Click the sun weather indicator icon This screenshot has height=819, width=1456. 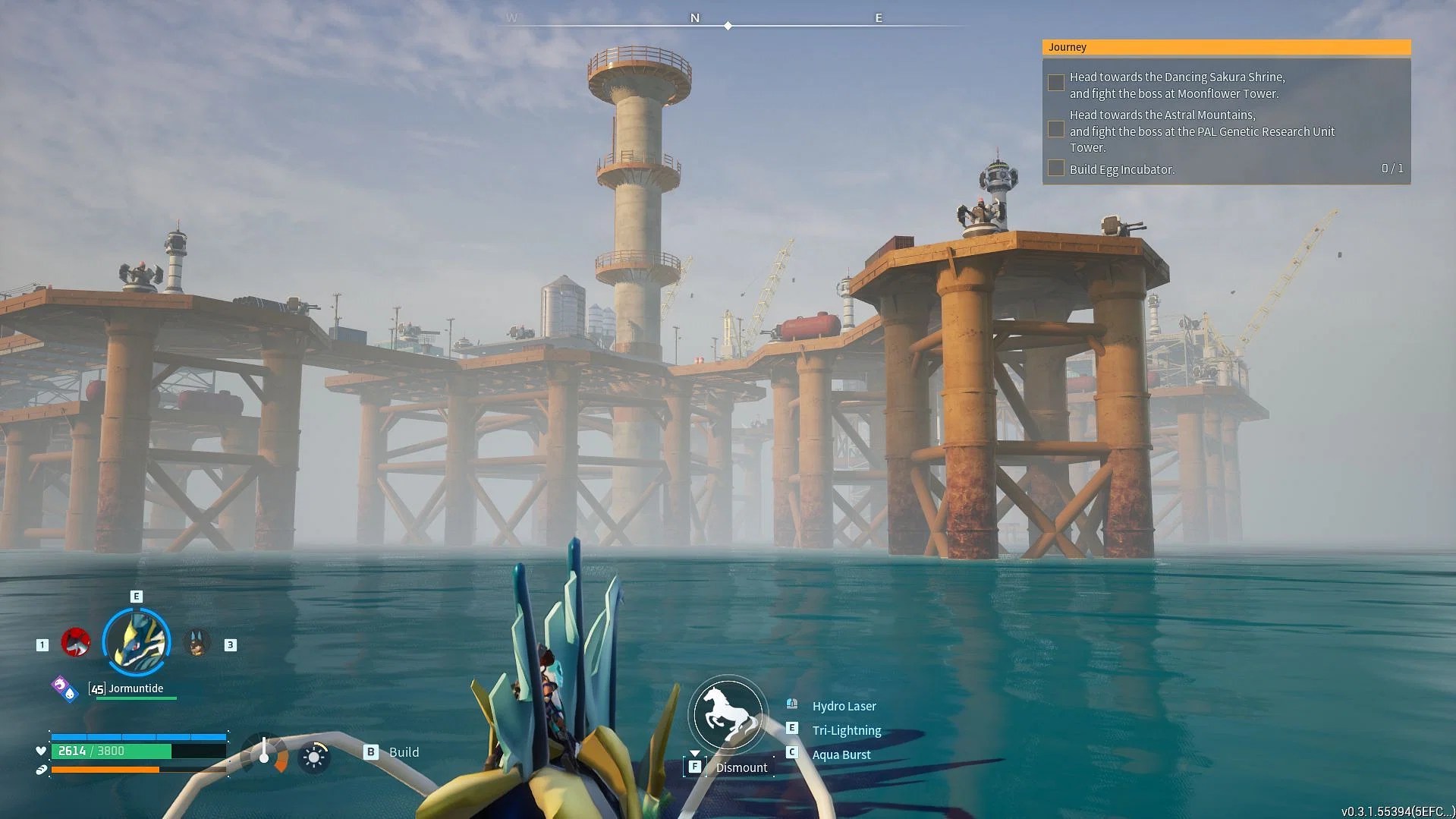(x=314, y=757)
